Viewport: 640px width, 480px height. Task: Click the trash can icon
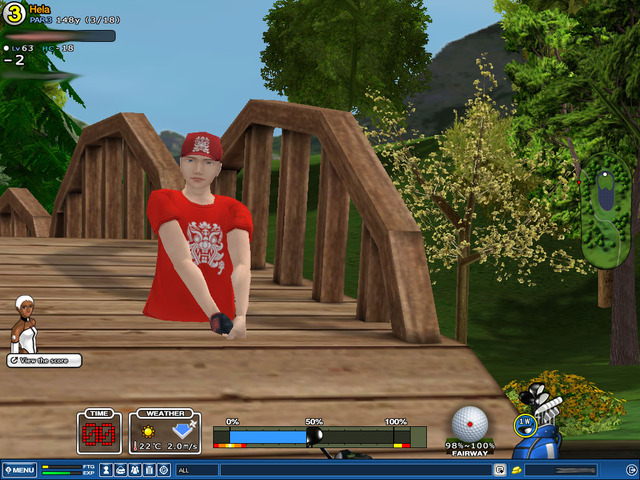149,470
